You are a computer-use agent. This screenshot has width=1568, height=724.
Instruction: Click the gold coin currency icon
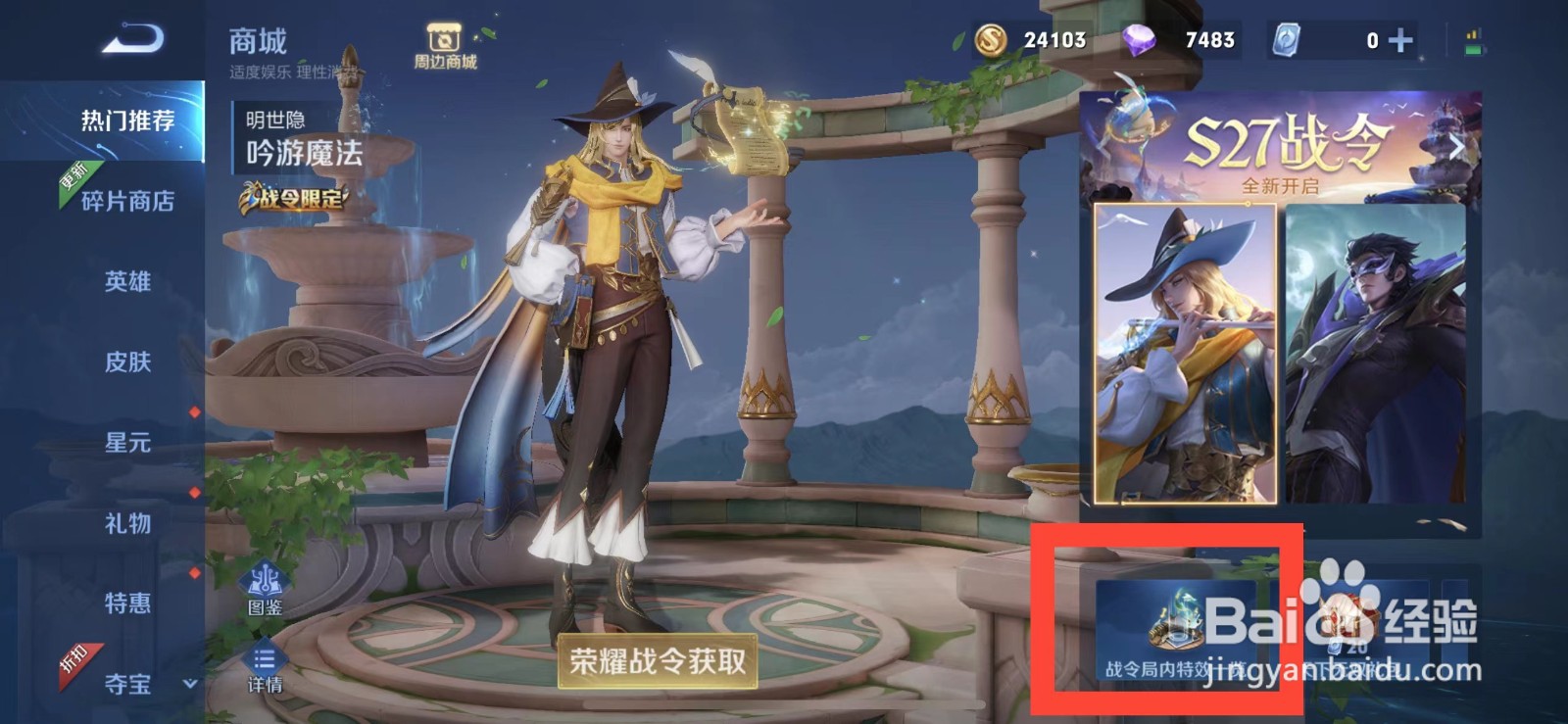click(990, 39)
